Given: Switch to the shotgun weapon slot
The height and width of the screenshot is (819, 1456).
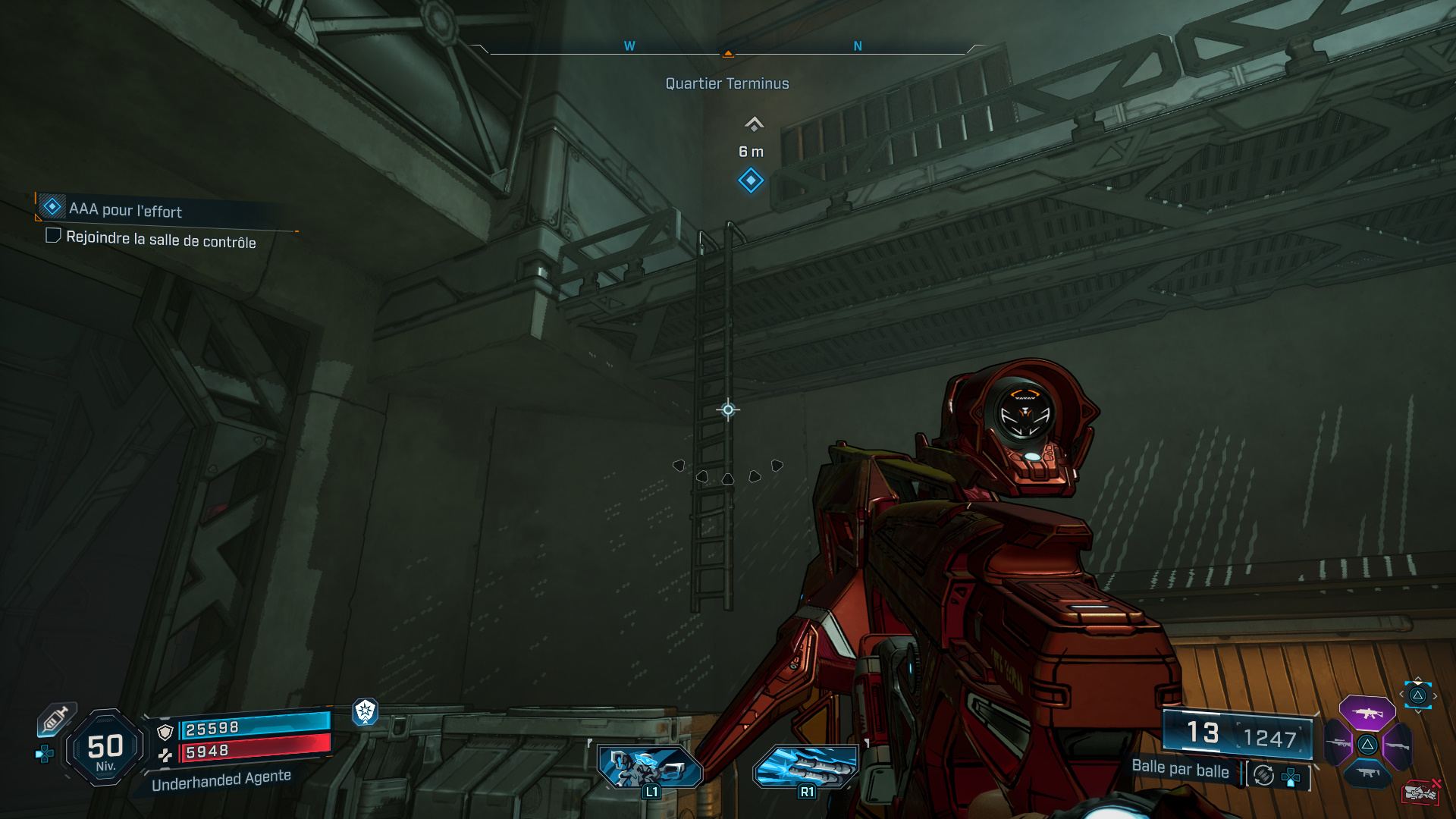Looking at the screenshot, I should pos(1398,745).
